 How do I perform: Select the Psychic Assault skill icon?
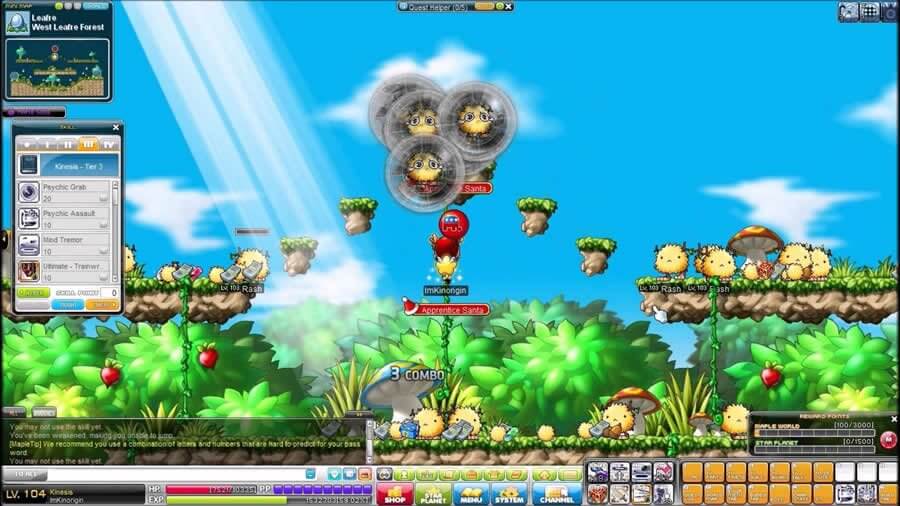click(29, 218)
